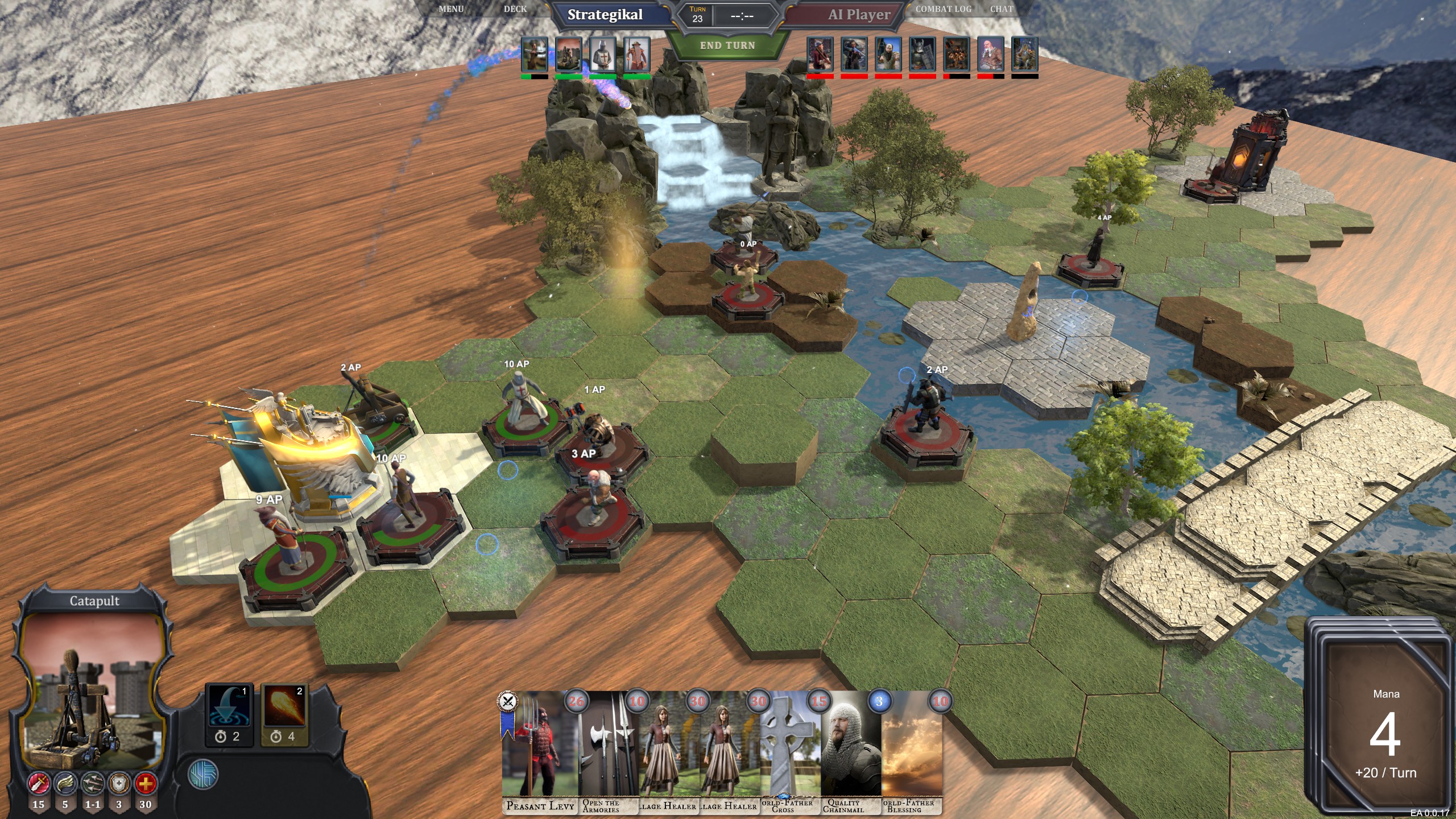Image resolution: width=1456 pixels, height=819 pixels.
Task: Open the Combat Log
Action: tap(944, 9)
